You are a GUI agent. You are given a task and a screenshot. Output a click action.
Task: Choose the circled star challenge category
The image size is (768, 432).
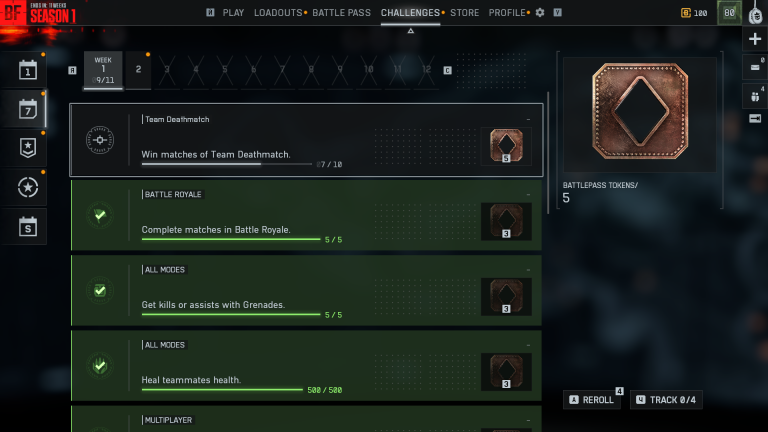(28, 187)
